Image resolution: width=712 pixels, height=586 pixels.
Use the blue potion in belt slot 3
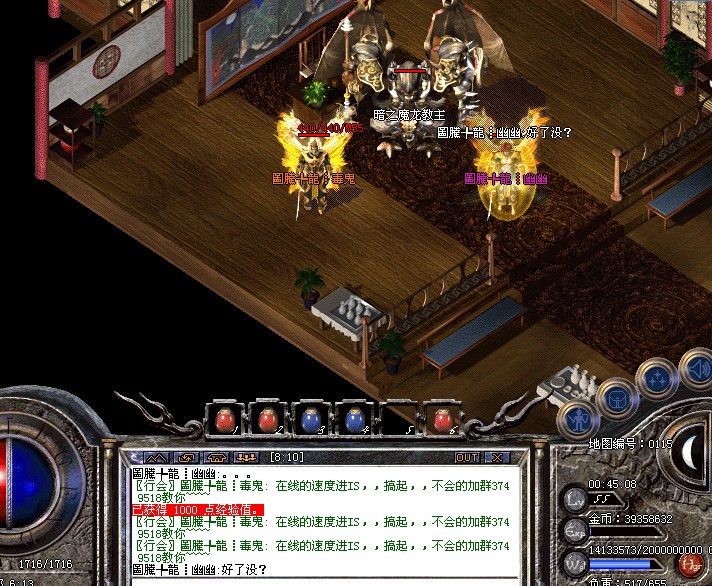(x=311, y=420)
